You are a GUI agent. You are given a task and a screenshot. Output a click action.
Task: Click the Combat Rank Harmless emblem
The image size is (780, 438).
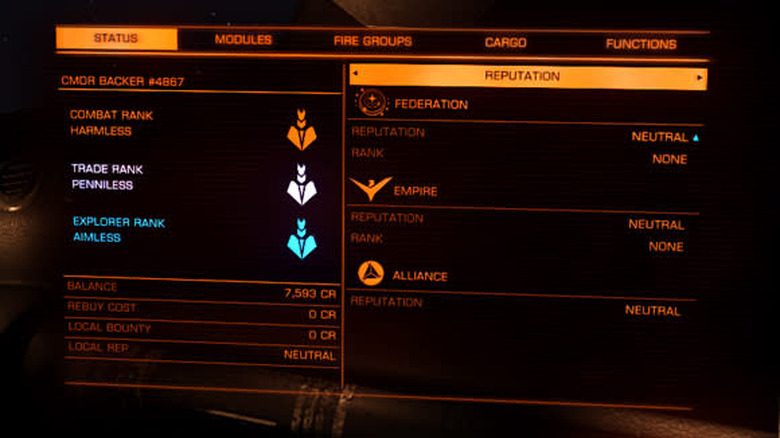[301, 130]
